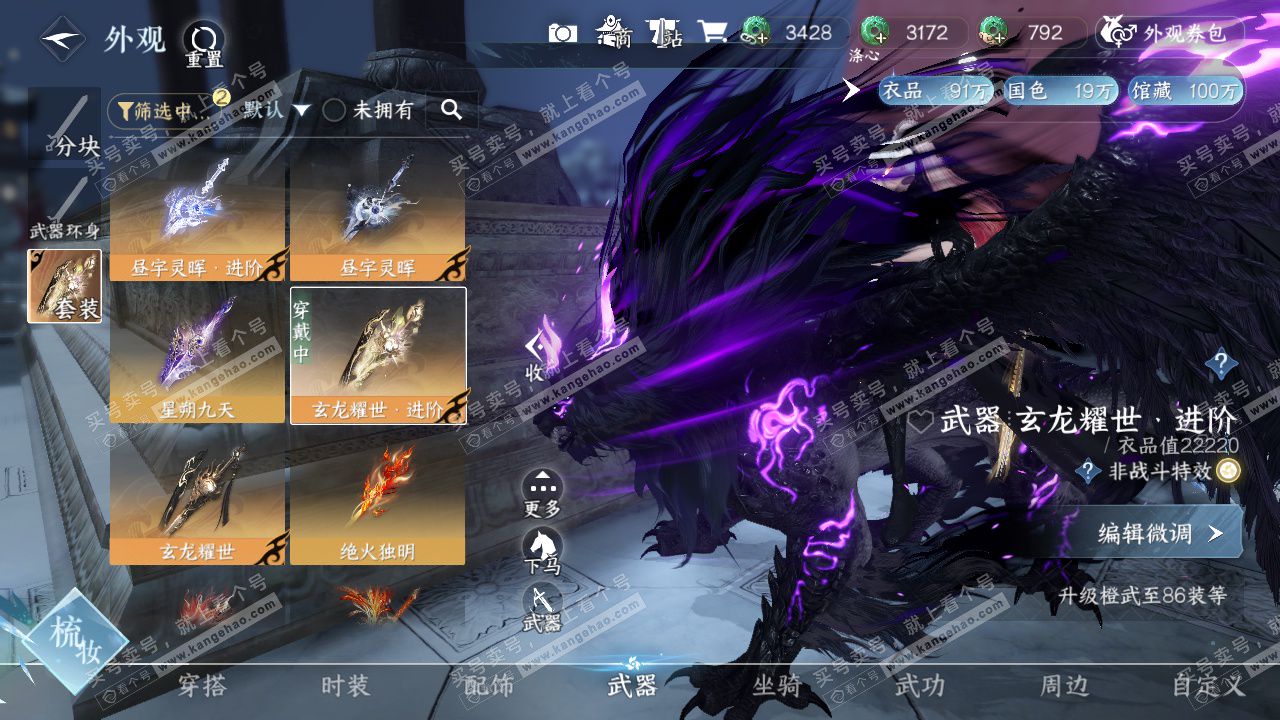Open the camera photo mode
1280x720 pixels.
coord(563,33)
